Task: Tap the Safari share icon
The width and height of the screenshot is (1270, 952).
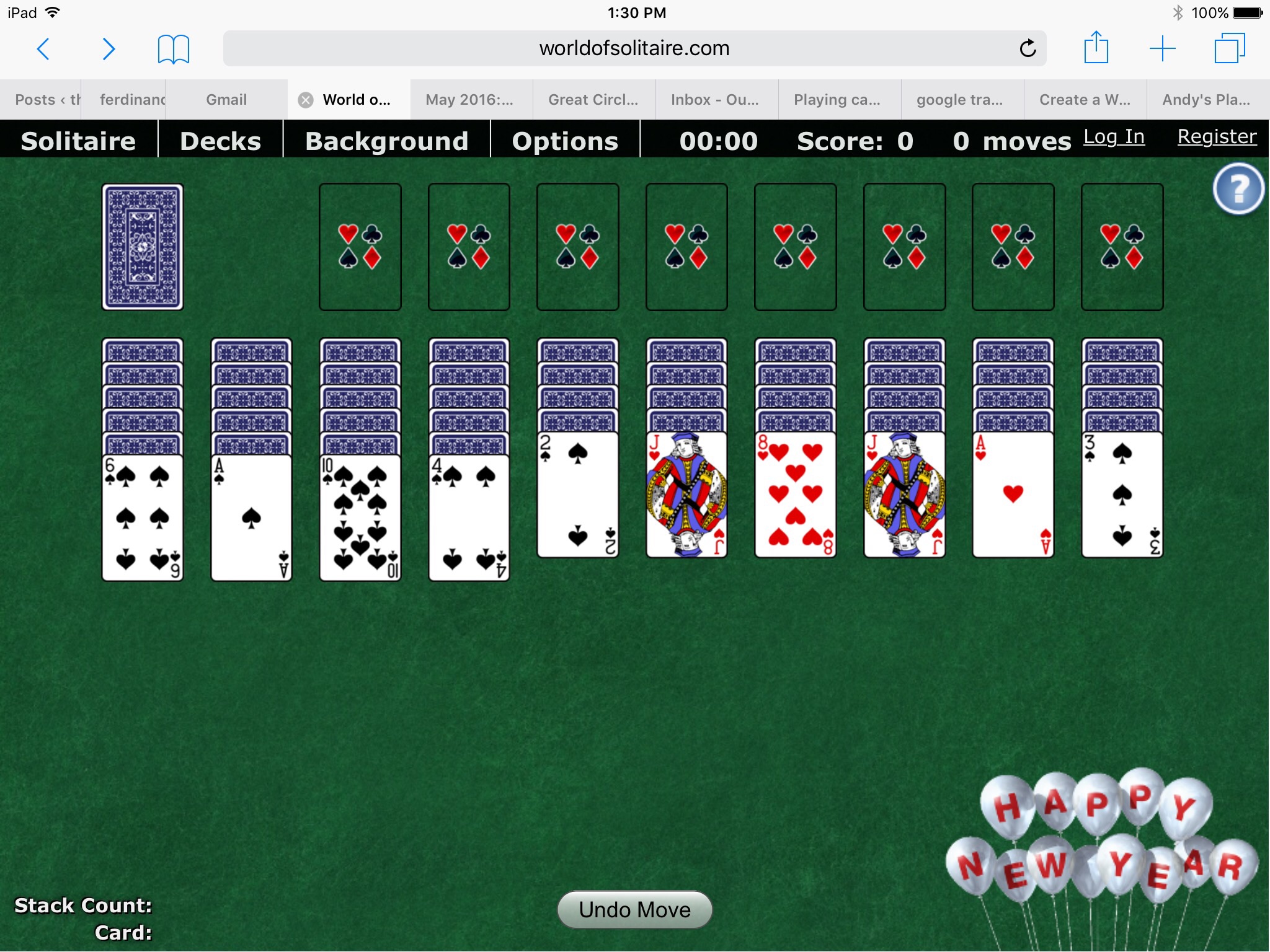Action: pyautogui.click(x=1096, y=48)
